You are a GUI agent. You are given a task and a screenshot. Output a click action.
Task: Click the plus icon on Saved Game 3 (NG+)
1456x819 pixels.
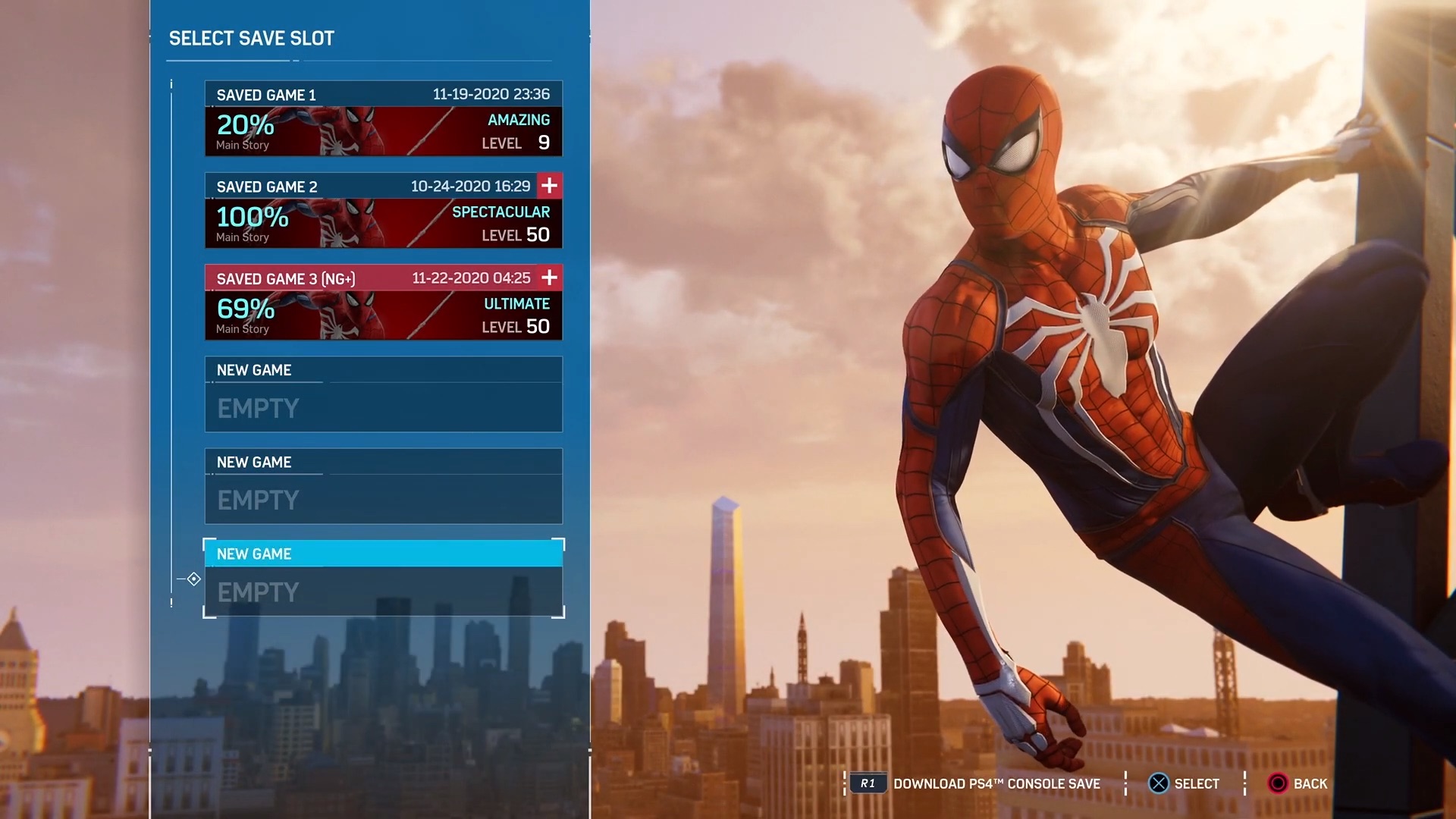(x=548, y=278)
